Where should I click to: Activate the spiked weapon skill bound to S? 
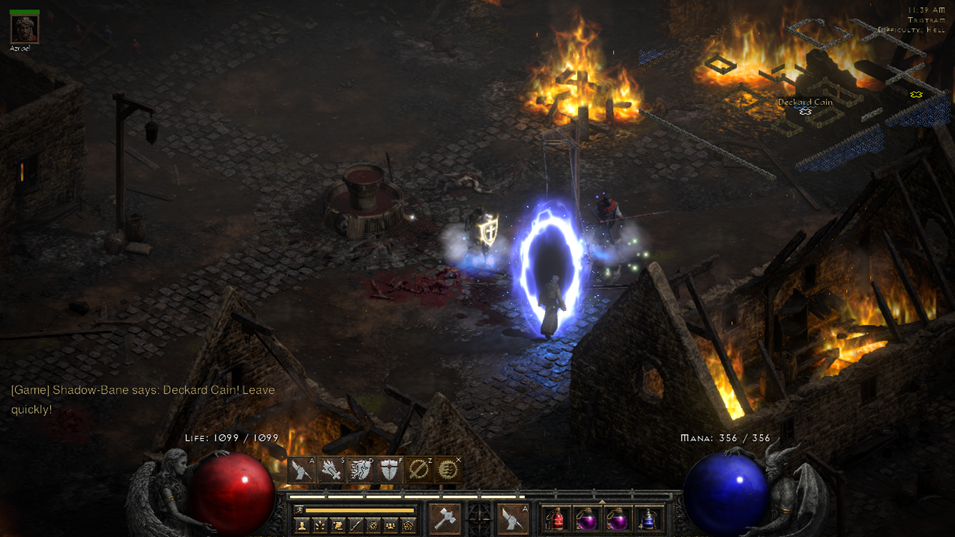331,470
